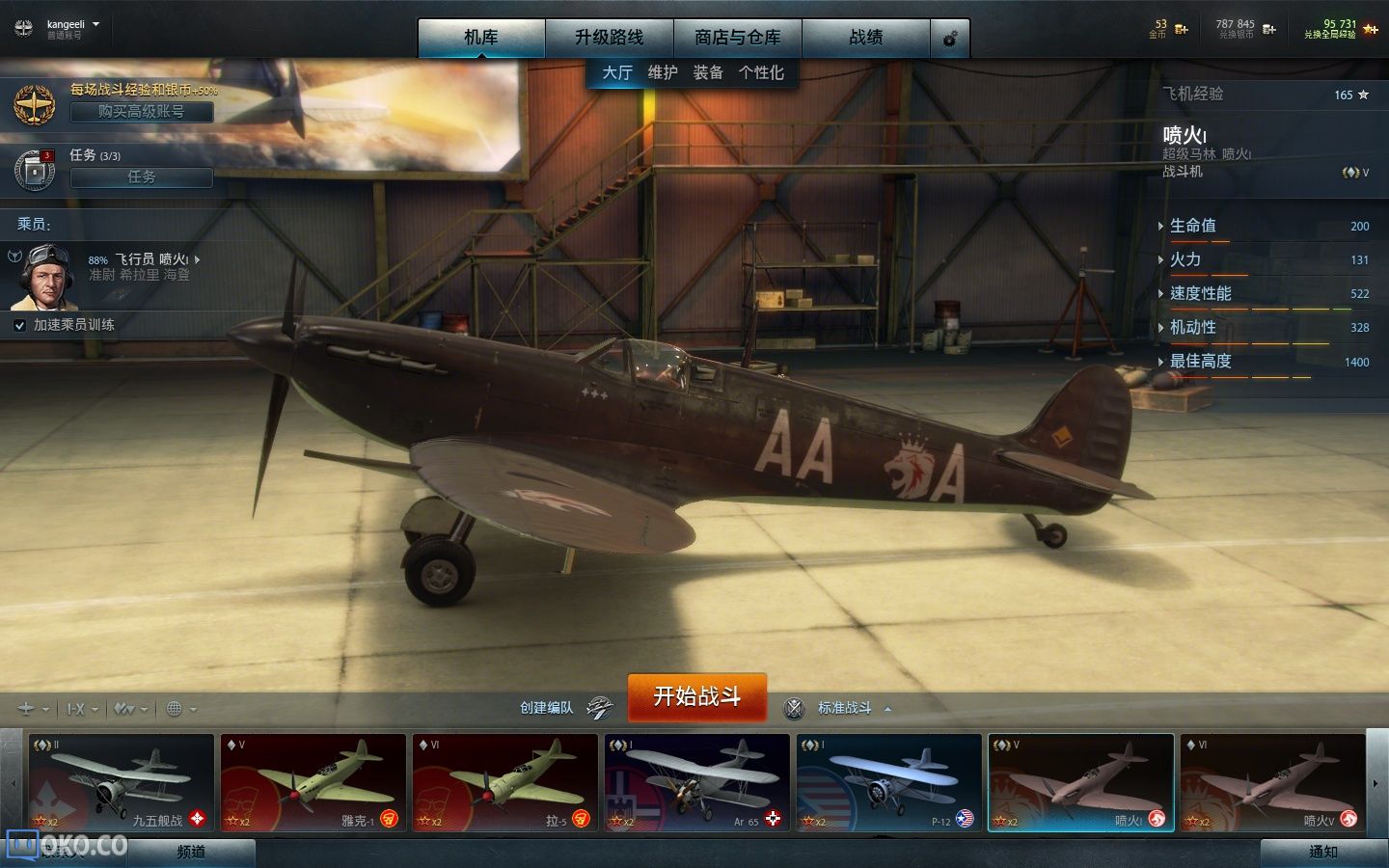This screenshot has height=868, width=1389.
Task: Switch to the 升级路线 tab
Action: [x=609, y=38]
